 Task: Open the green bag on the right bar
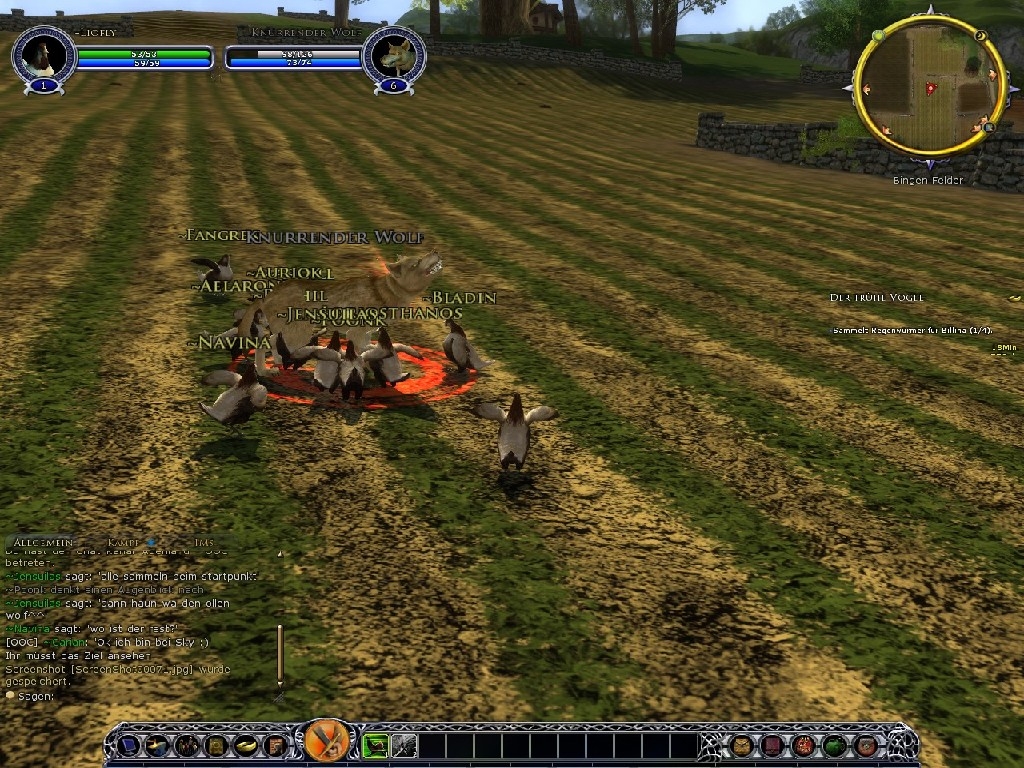835,745
